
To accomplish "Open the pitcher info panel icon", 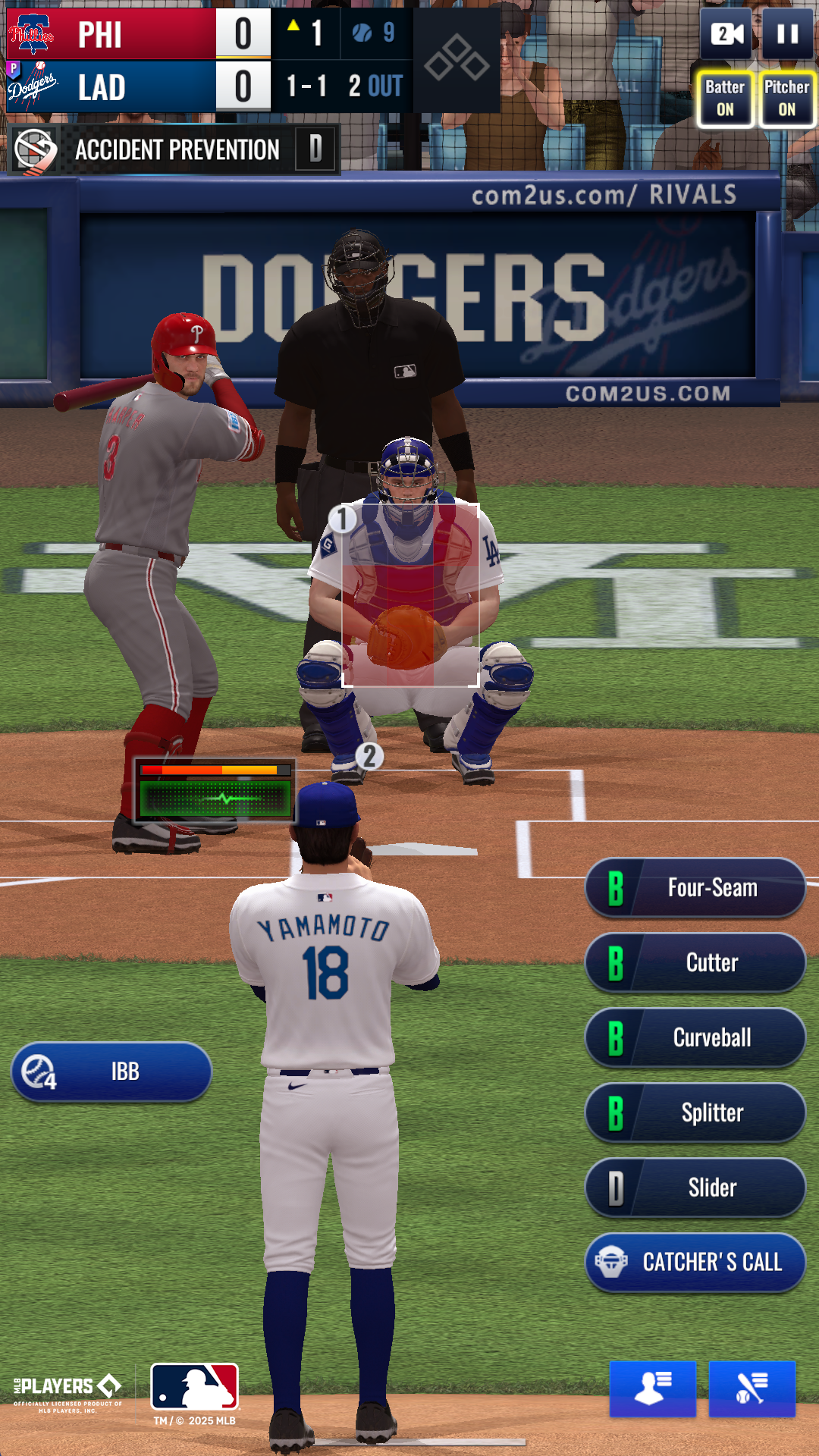I will pos(652,1389).
